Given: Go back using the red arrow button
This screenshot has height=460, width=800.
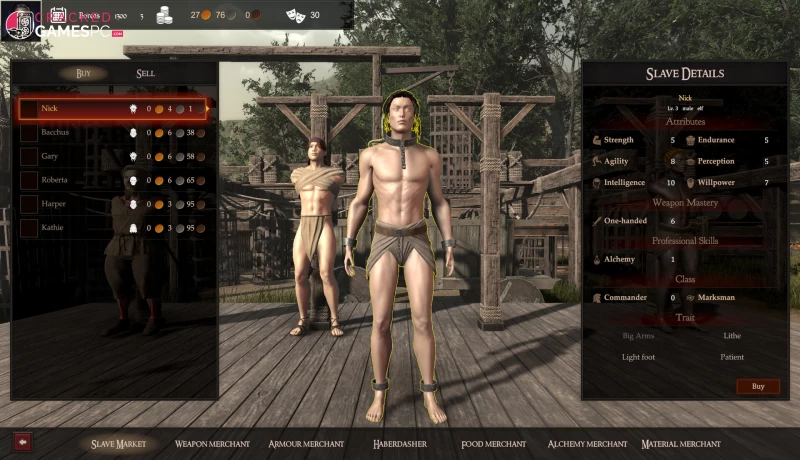Looking at the screenshot, I should pyautogui.click(x=21, y=441).
